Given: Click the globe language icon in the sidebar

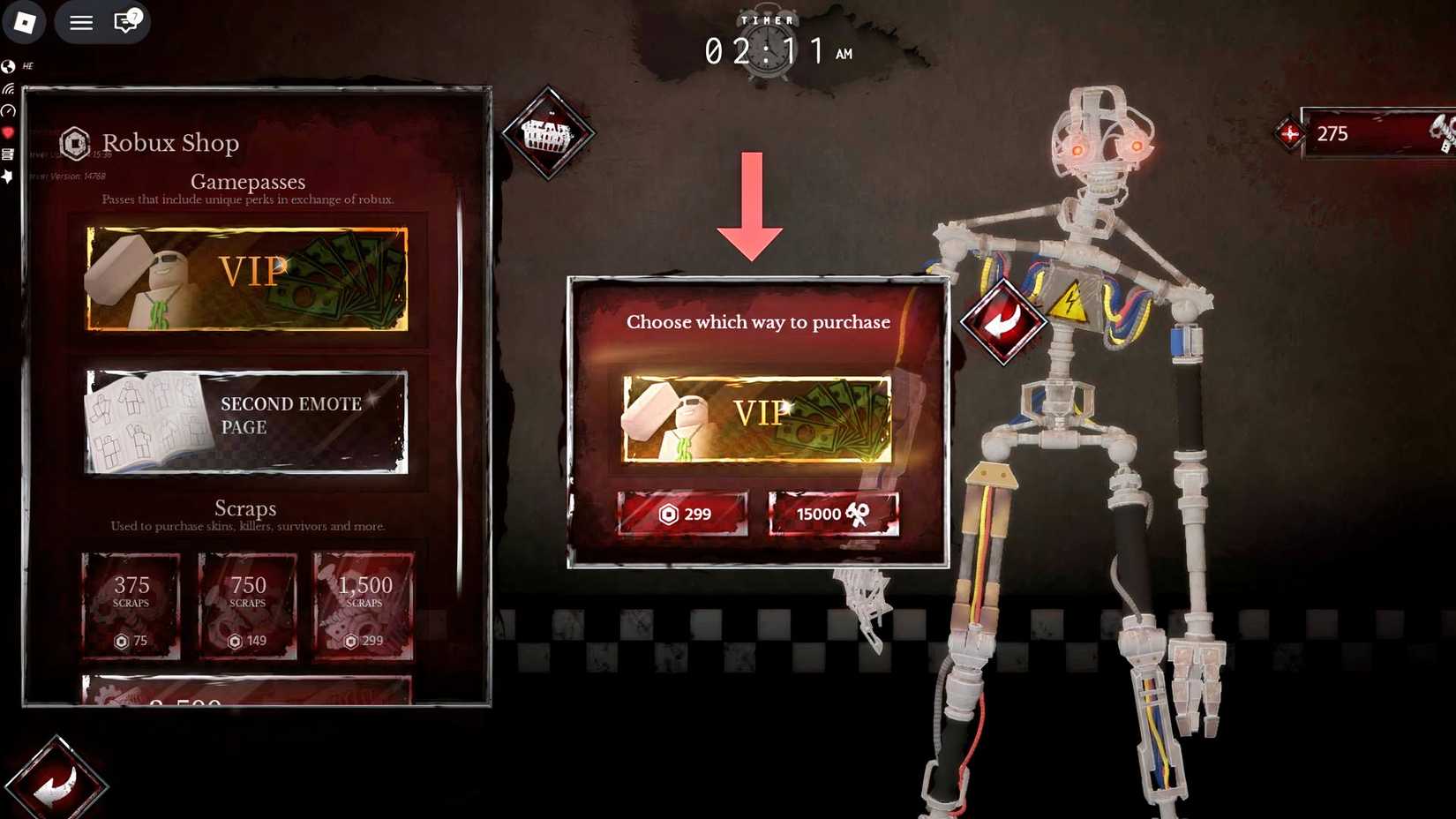Looking at the screenshot, I should pos(8,65).
